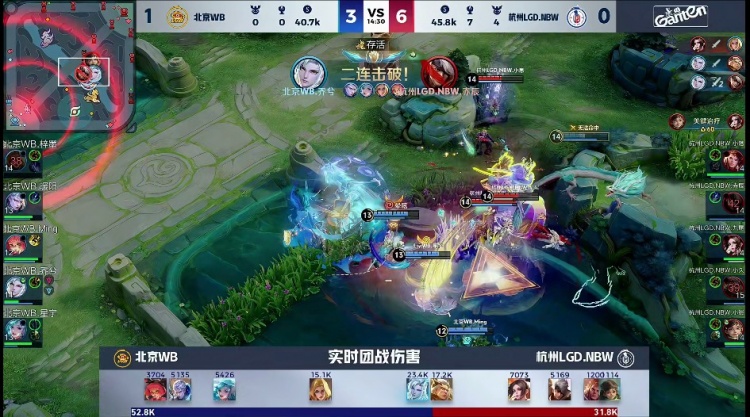Select the hero portrait showing 15.1K damage
Viewport: 750px width, 417px height.
coord(320,390)
